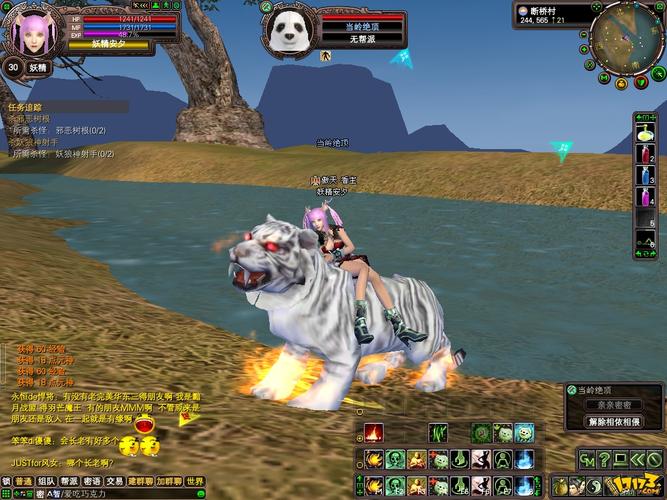Screen dimensions: 667x500
Task: Use the red potion in the side bar
Action: 645,157
